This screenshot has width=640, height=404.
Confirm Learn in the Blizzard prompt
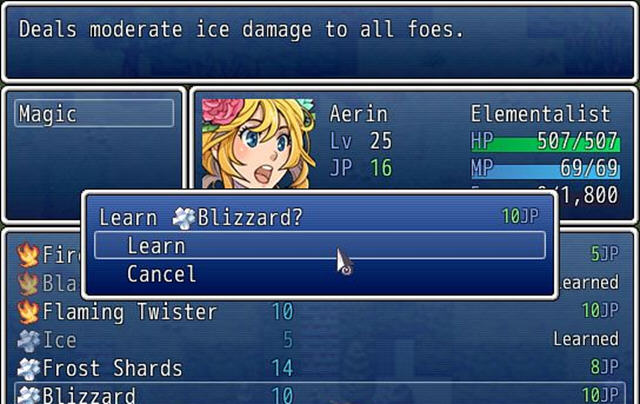pyautogui.click(x=319, y=246)
